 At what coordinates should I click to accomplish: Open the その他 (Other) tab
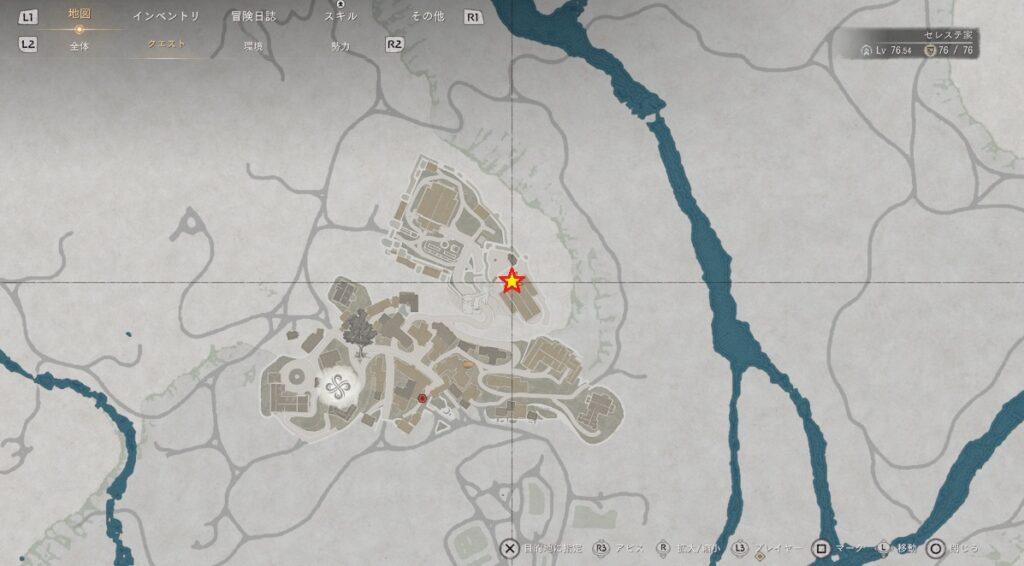click(427, 16)
